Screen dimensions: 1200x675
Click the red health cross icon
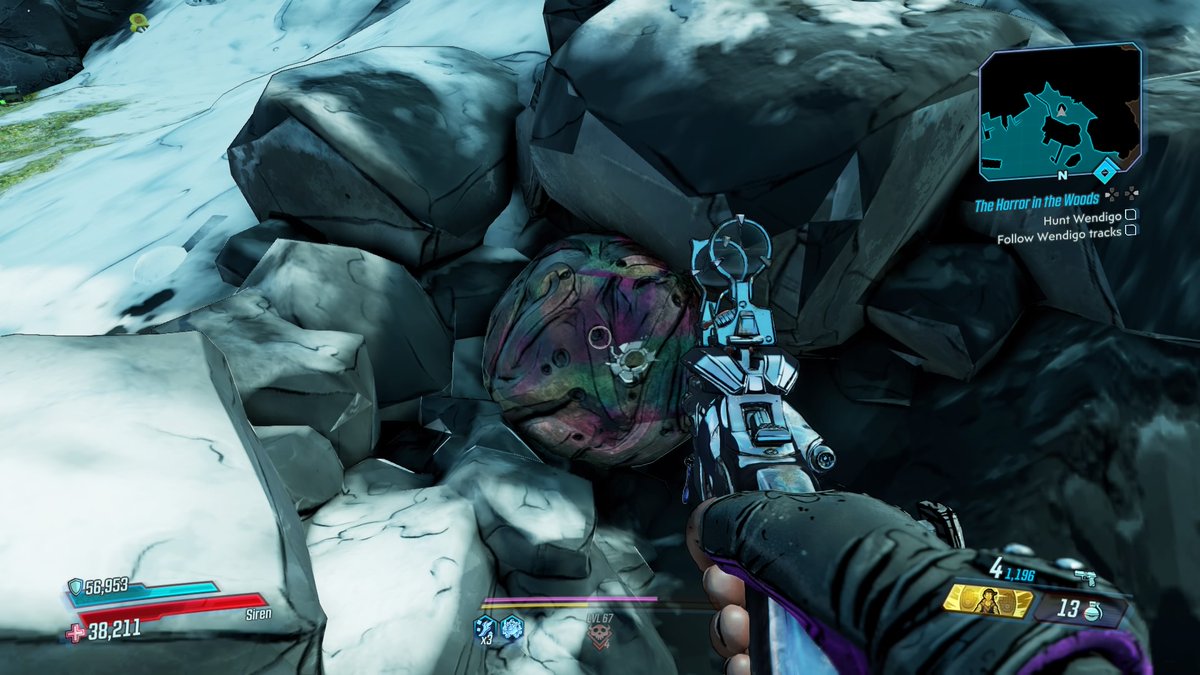click(75, 631)
